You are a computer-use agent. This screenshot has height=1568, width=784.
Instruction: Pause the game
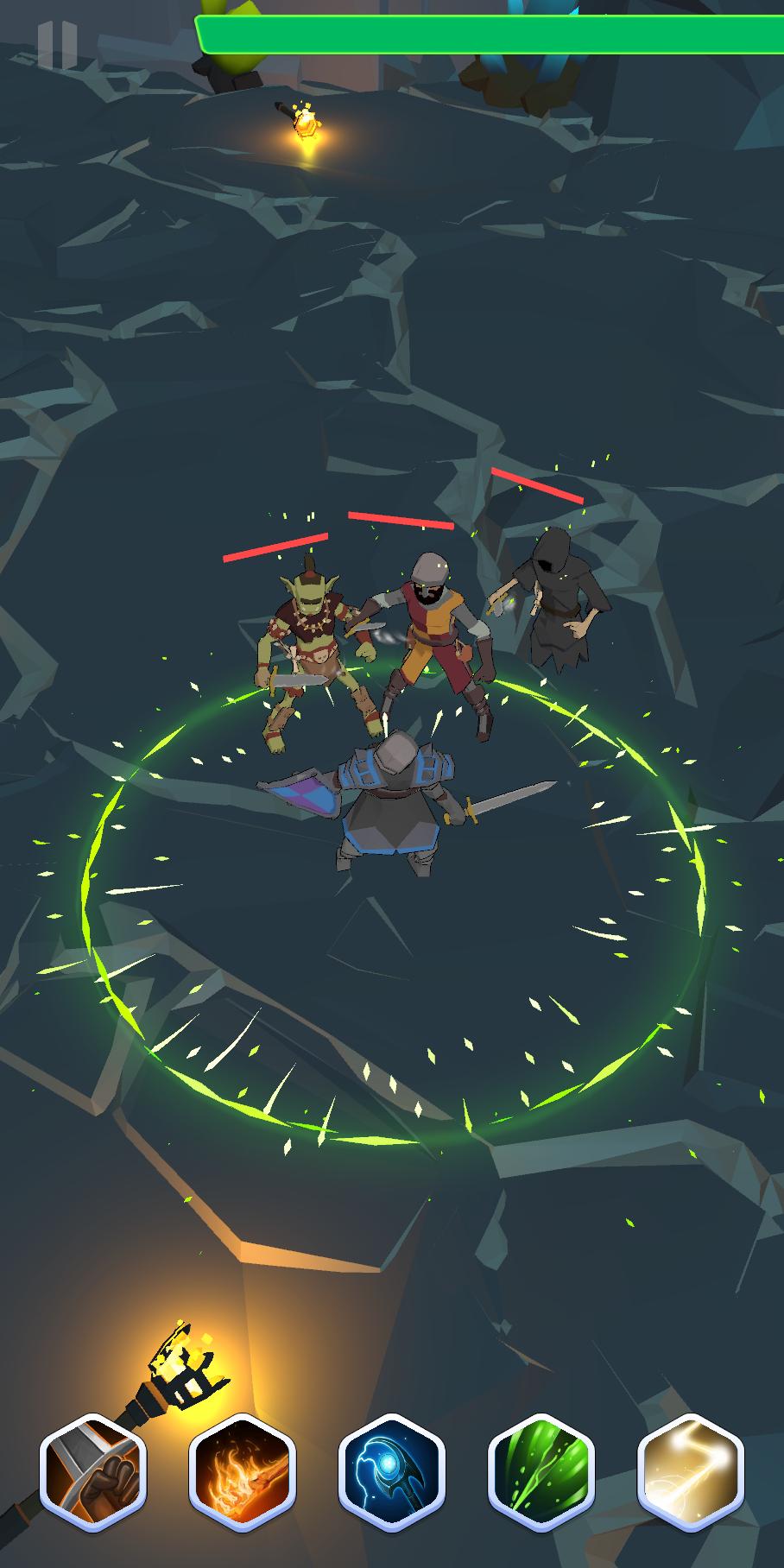[x=57, y=45]
